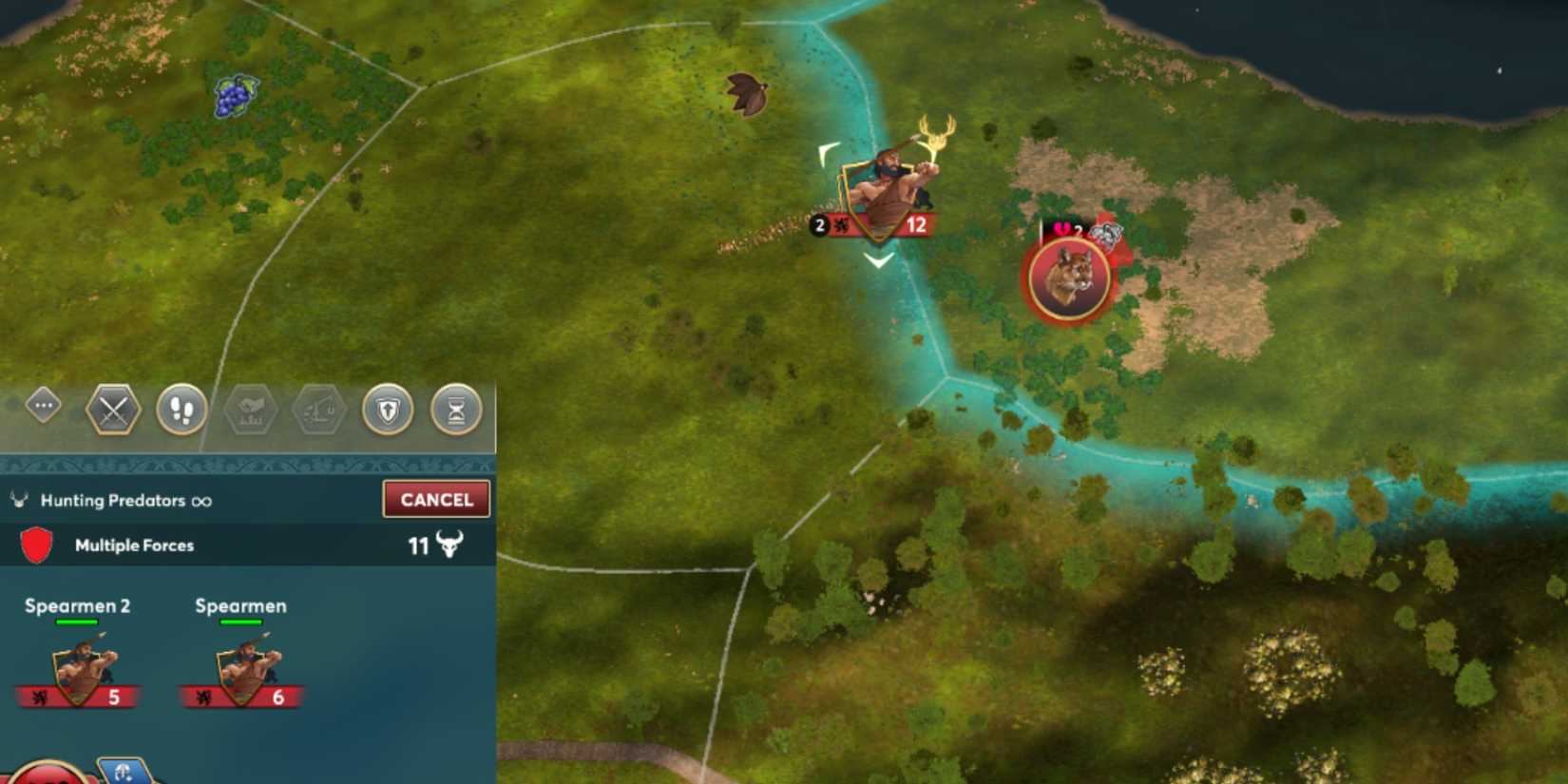This screenshot has width=1568, height=784.
Task: Select the Spearmen 2 unit portrait
Action: coord(81,665)
